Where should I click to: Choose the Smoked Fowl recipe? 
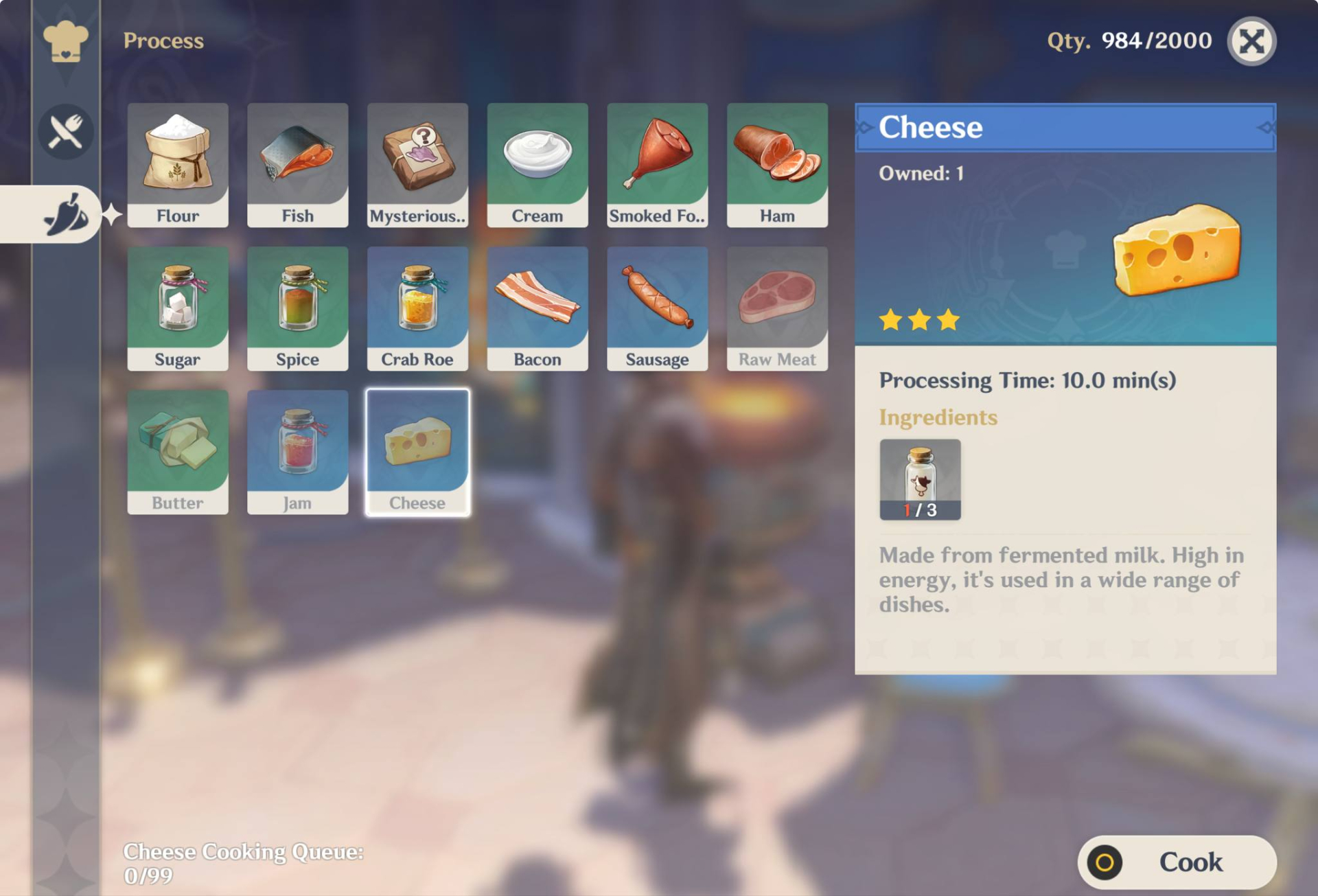(x=657, y=165)
